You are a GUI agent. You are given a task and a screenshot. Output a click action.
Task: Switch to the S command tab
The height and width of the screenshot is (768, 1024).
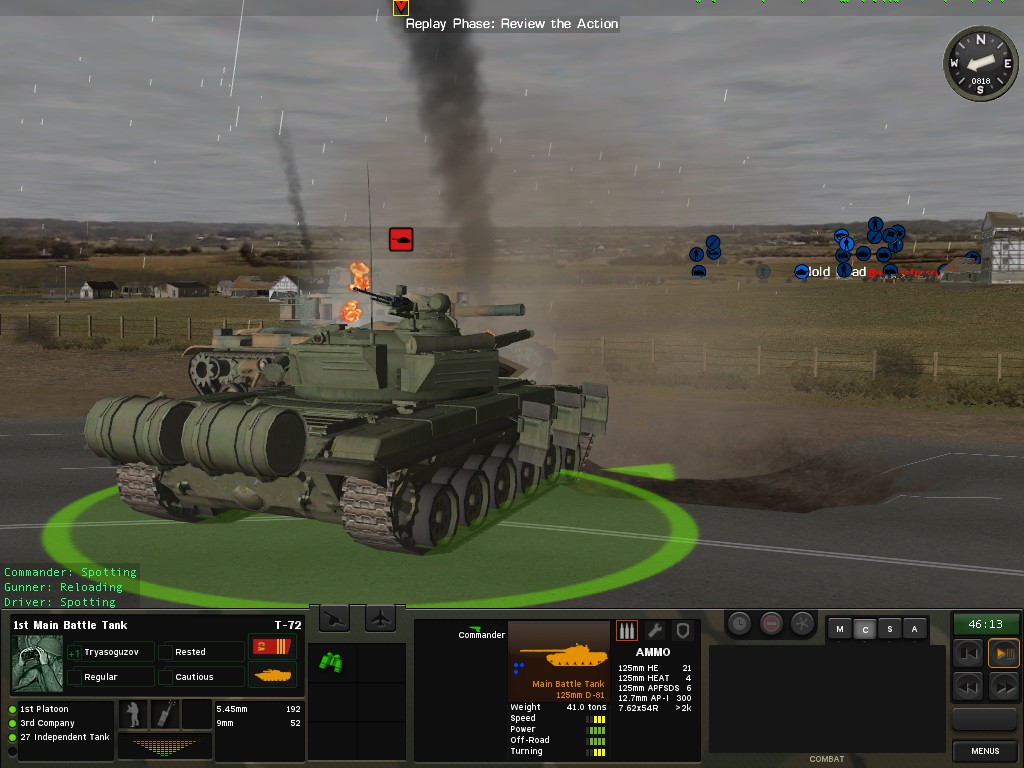[x=890, y=629]
